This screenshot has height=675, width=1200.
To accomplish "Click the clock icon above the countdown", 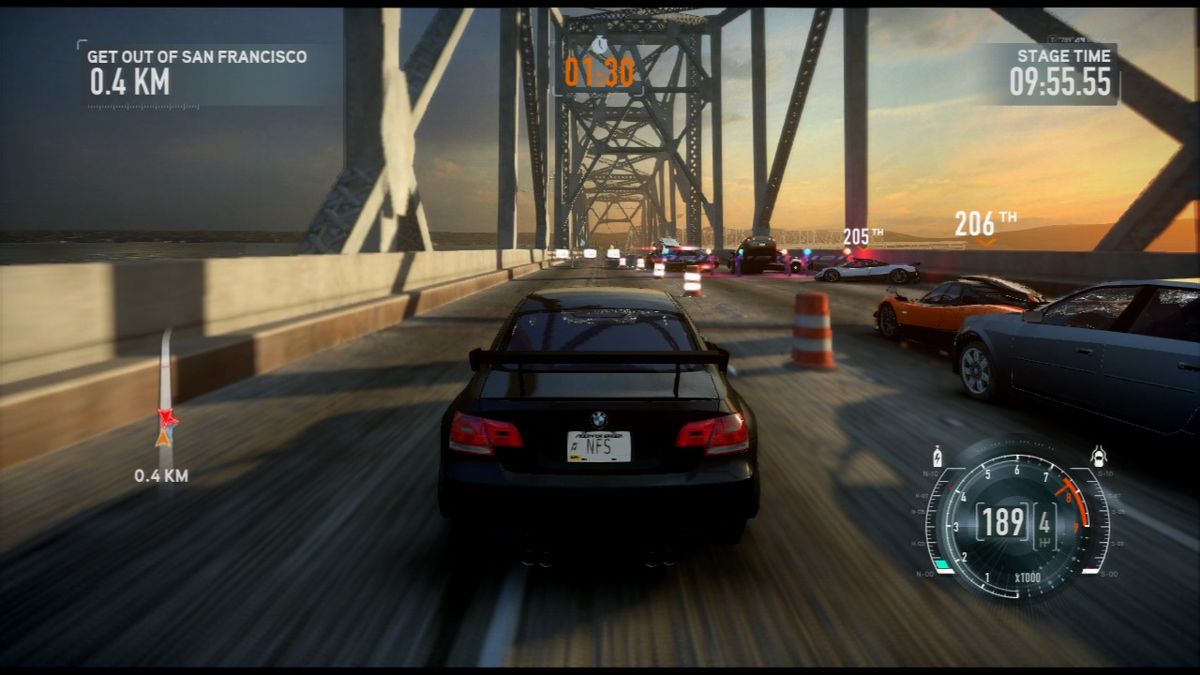I will coord(599,45).
